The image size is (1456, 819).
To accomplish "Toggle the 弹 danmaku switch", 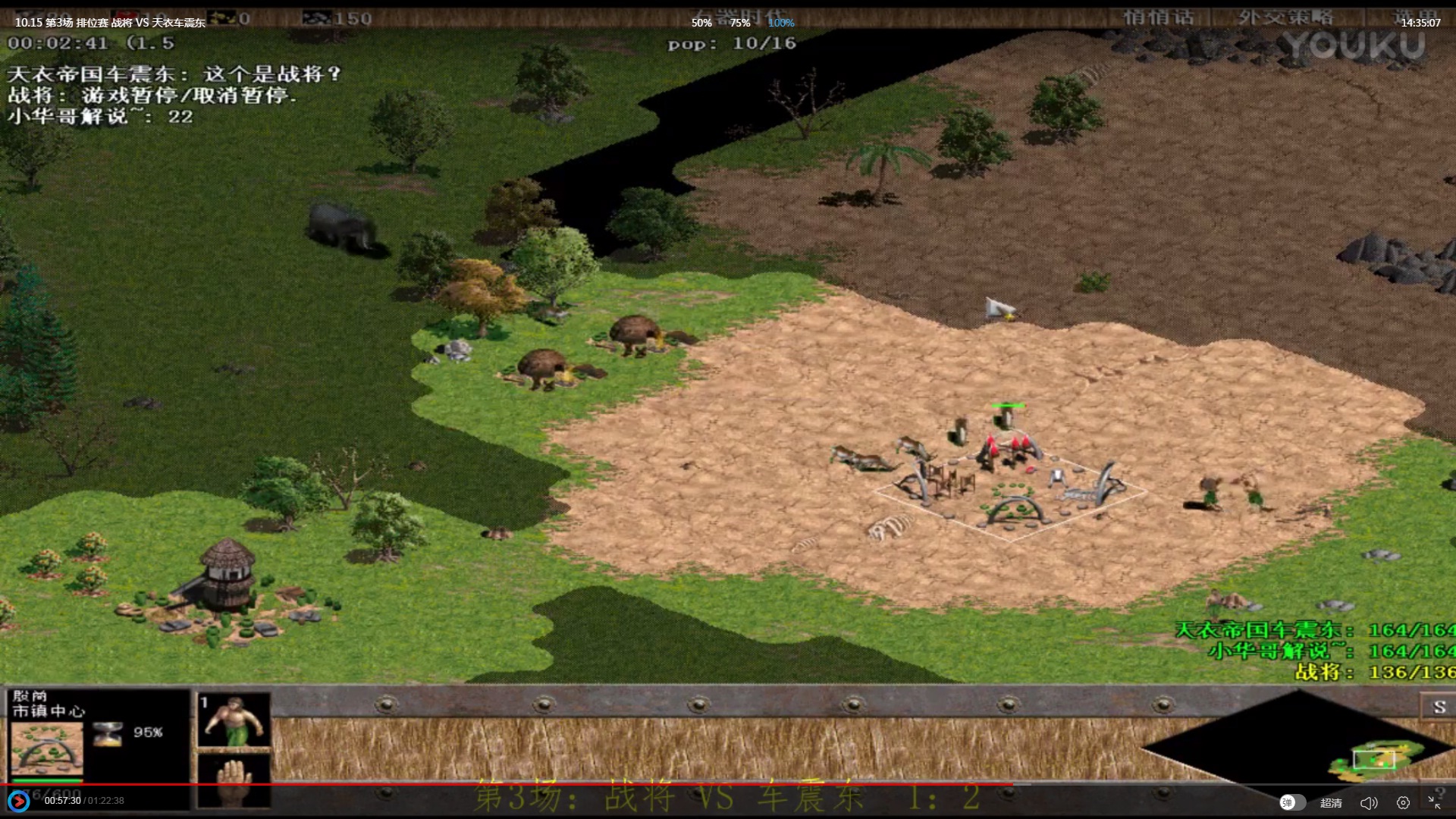I will (1292, 802).
